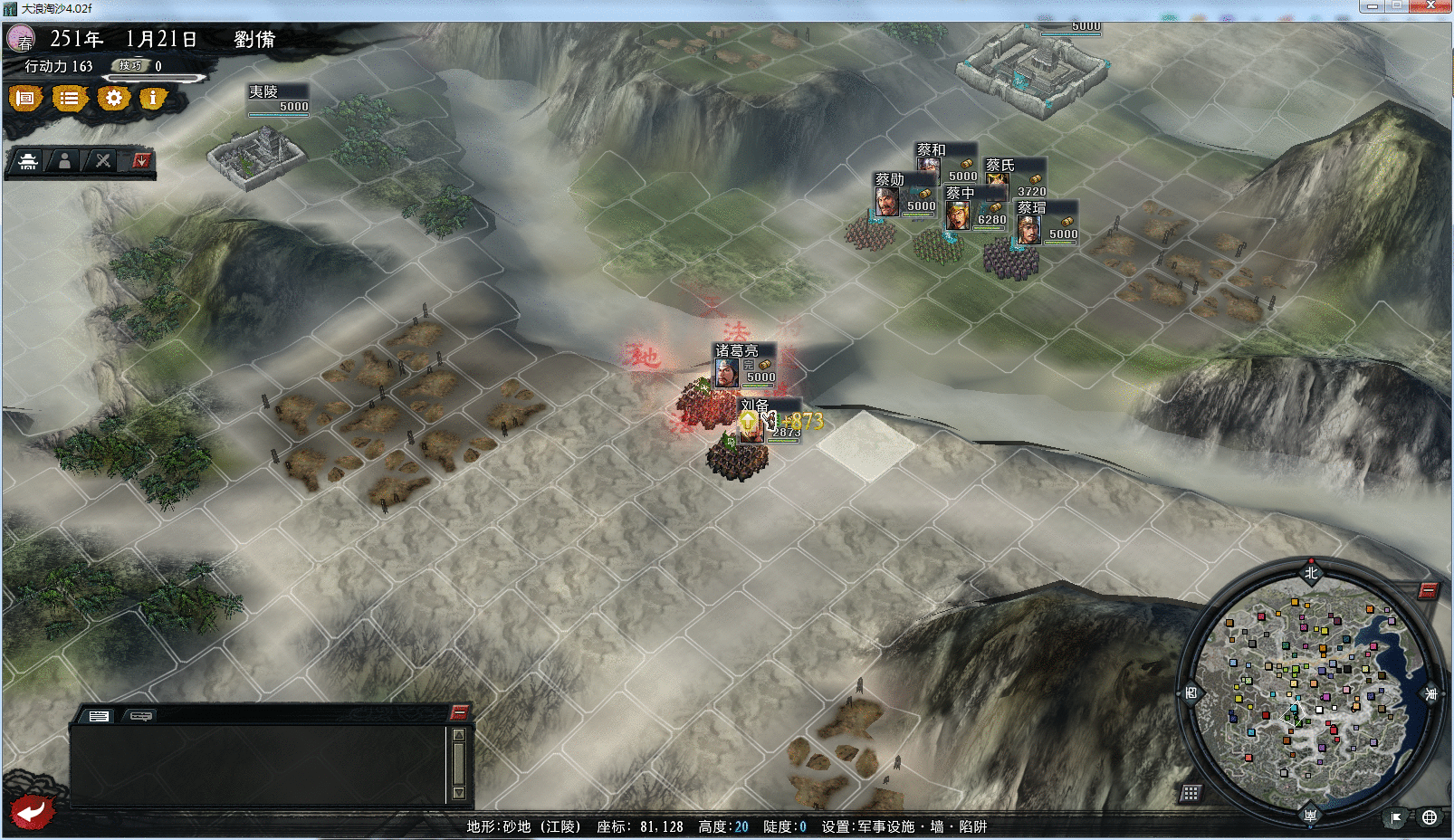Click the orange info button
This screenshot has width=1454, height=840.
tap(153, 98)
